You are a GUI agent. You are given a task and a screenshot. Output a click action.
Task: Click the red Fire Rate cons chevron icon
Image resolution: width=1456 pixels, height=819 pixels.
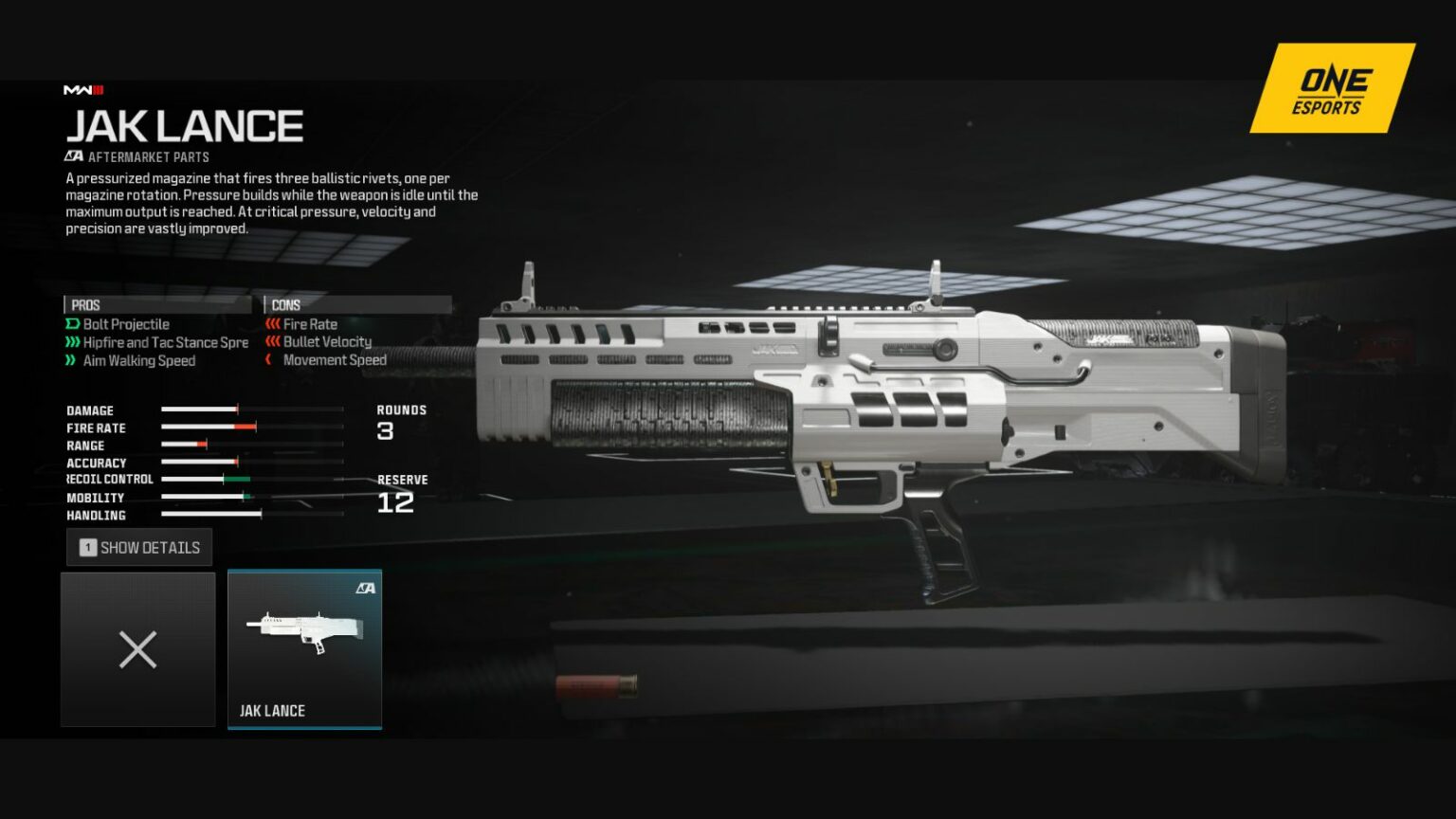[272, 324]
